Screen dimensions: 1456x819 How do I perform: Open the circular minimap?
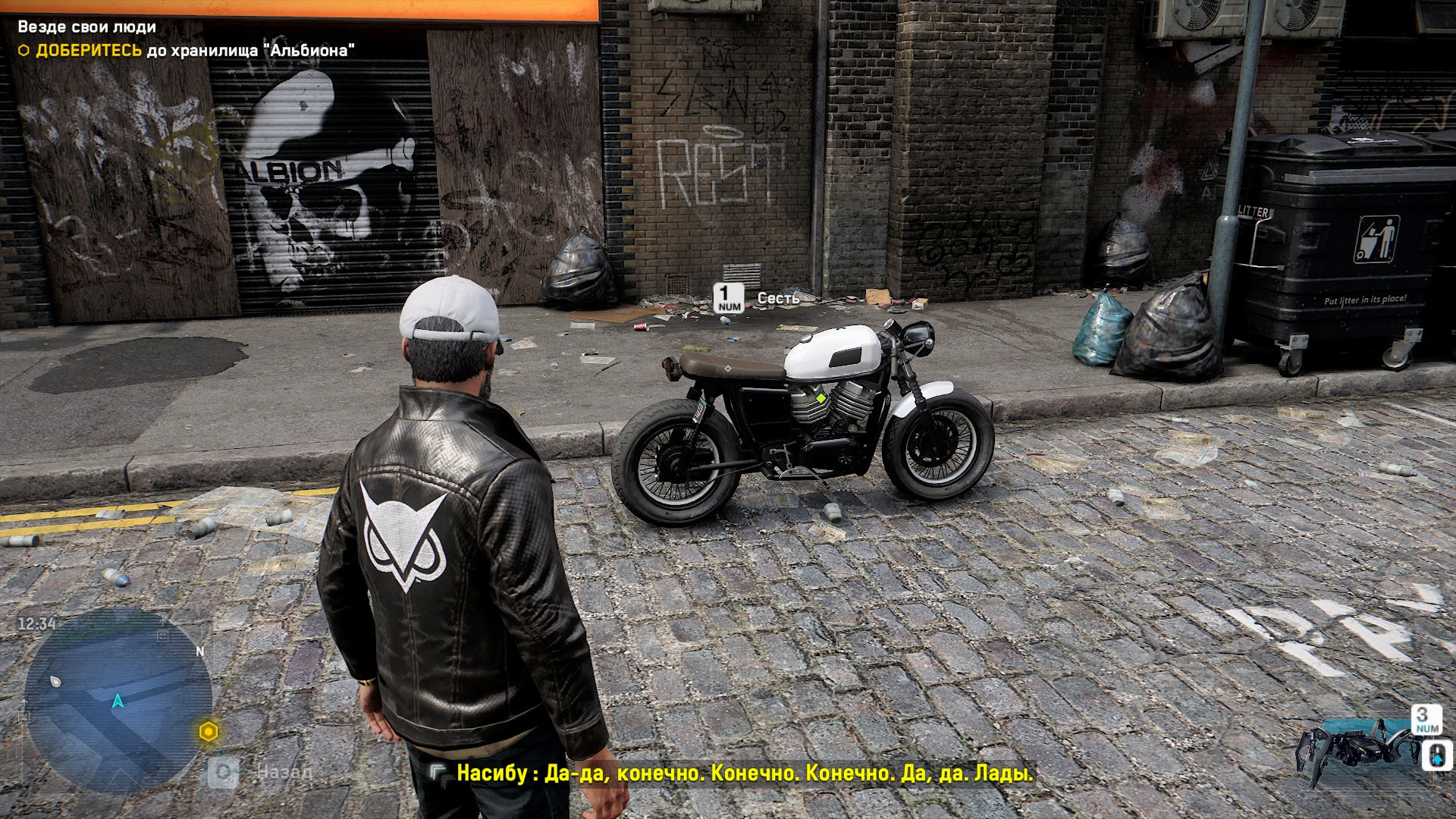click(x=118, y=701)
